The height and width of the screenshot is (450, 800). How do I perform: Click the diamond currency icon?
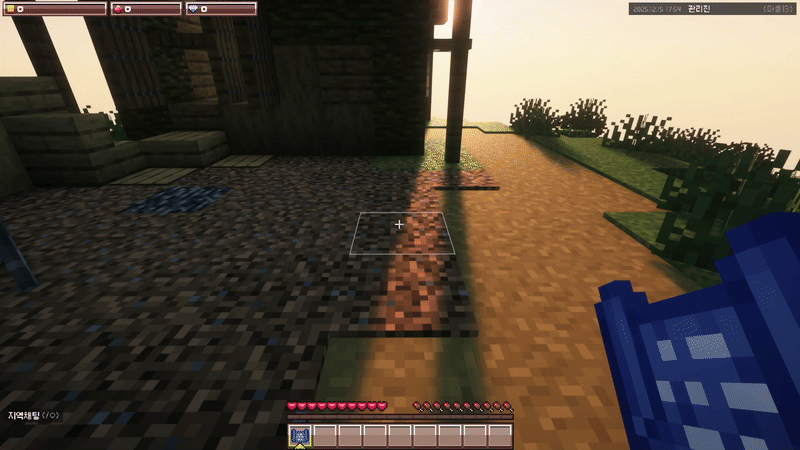pyautogui.click(x=192, y=9)
